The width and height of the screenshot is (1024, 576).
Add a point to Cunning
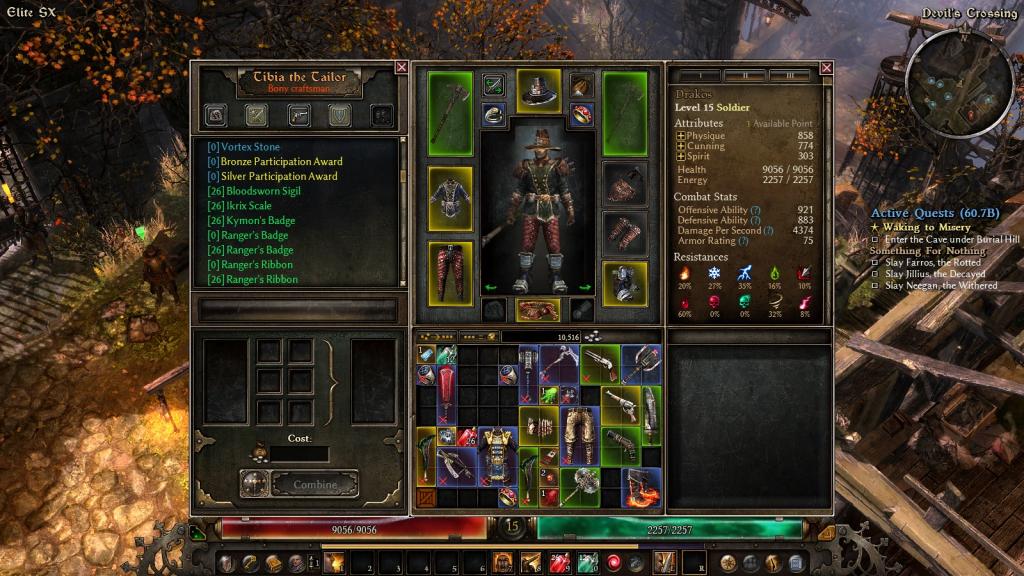pyautogui.click(x=681, y=146)
